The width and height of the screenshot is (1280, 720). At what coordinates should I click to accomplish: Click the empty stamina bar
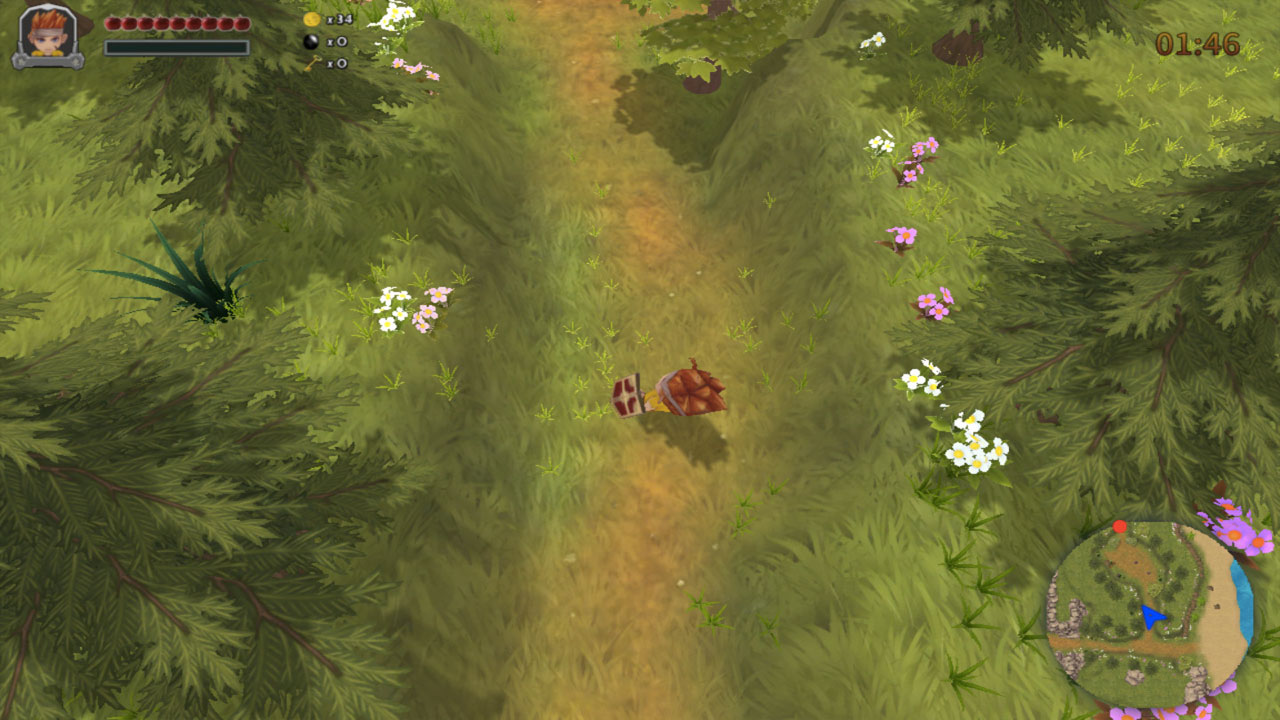pyautogui.click(x=175, y=45)
